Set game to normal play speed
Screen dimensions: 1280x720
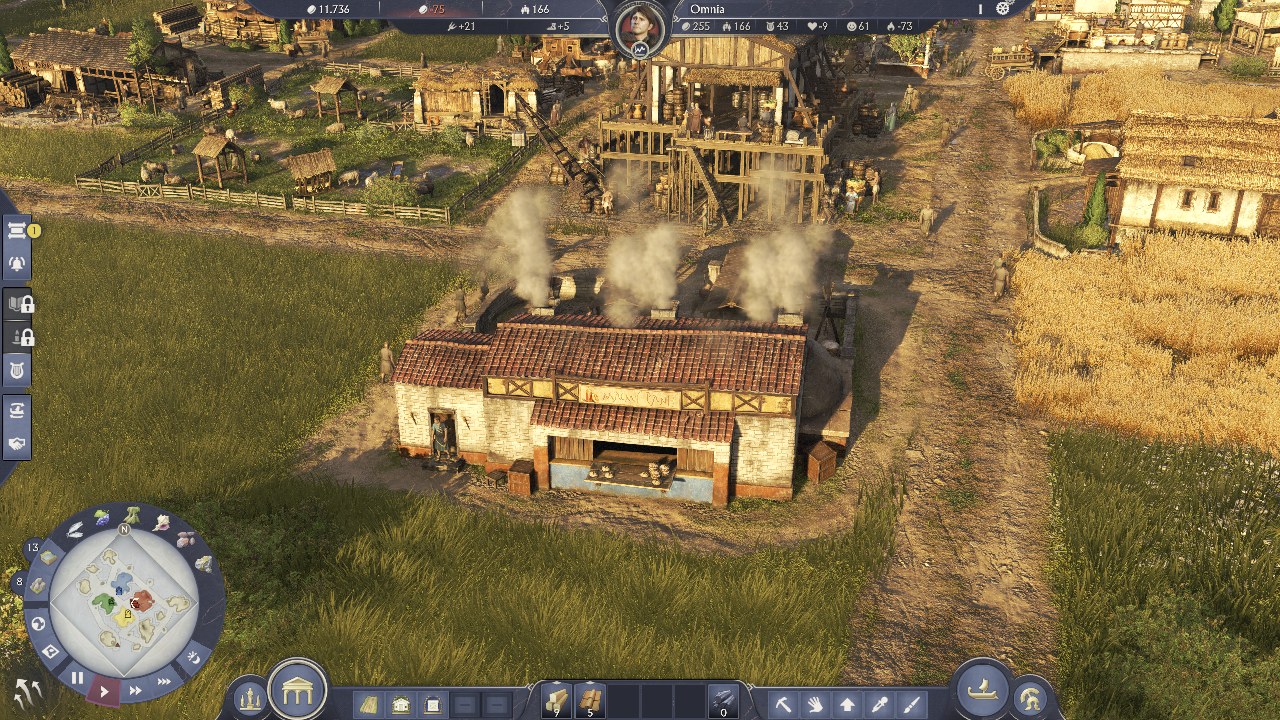pyautogui.click(x=104, y=690)
